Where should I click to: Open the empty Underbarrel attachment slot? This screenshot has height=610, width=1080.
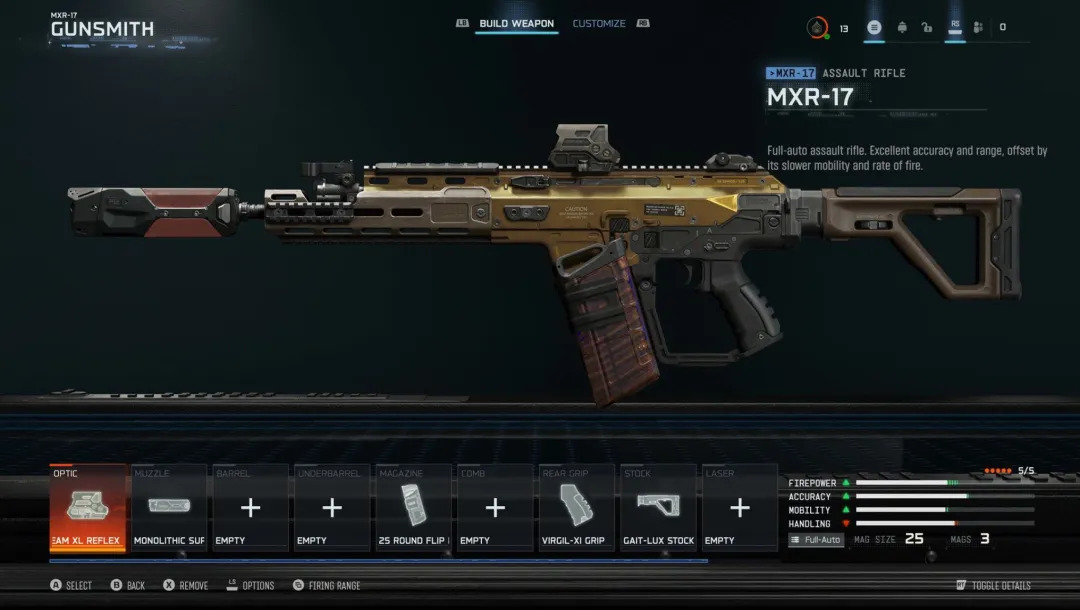coord(332,507)
